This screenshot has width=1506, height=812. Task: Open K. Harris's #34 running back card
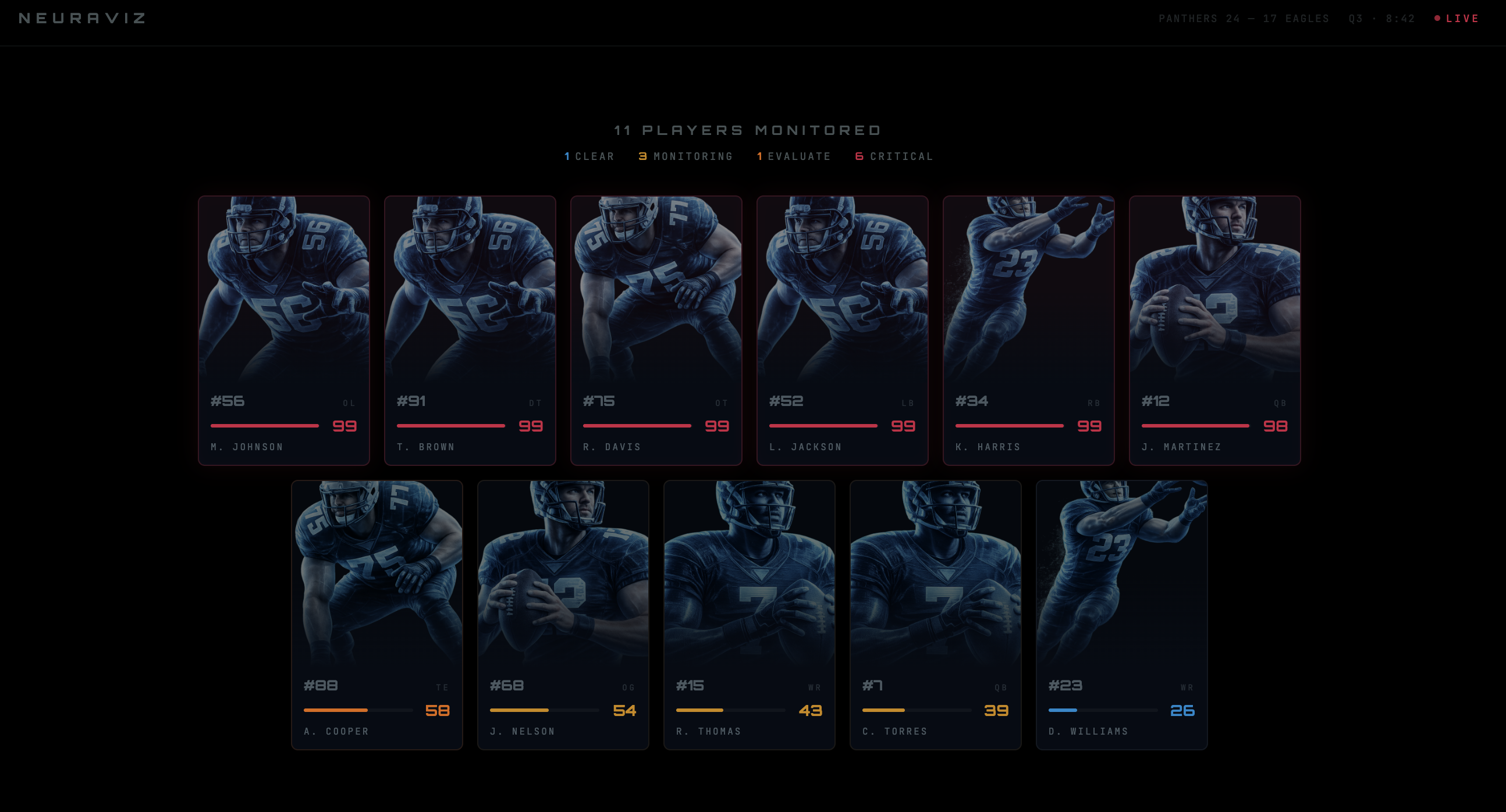coord(1028,330)
